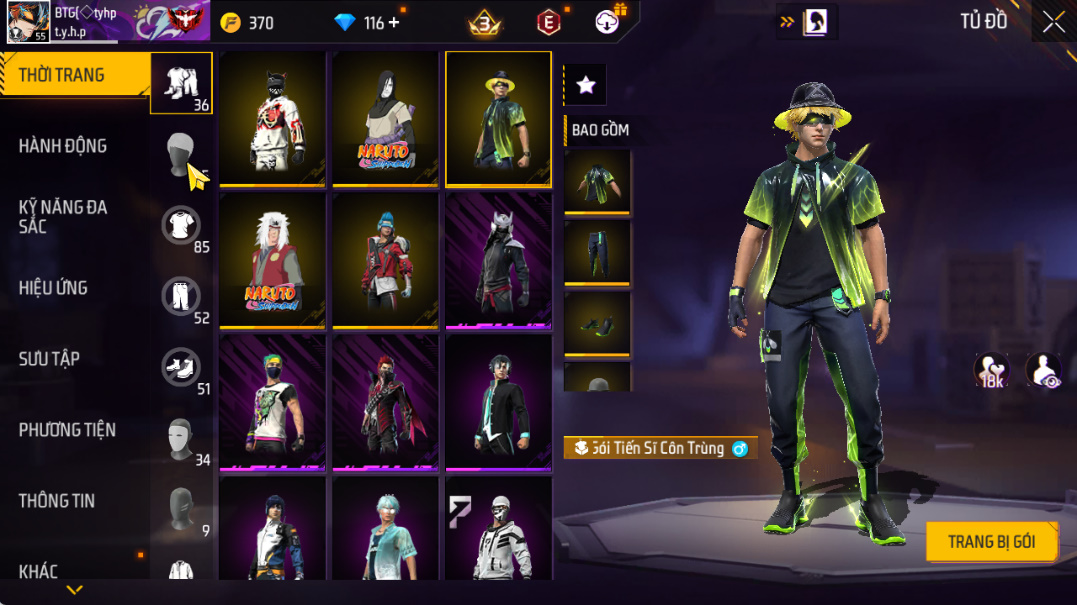Toggle the character visibility eye icon
The width and height of the screenshot is (1077, 605).
point(1043,369)
